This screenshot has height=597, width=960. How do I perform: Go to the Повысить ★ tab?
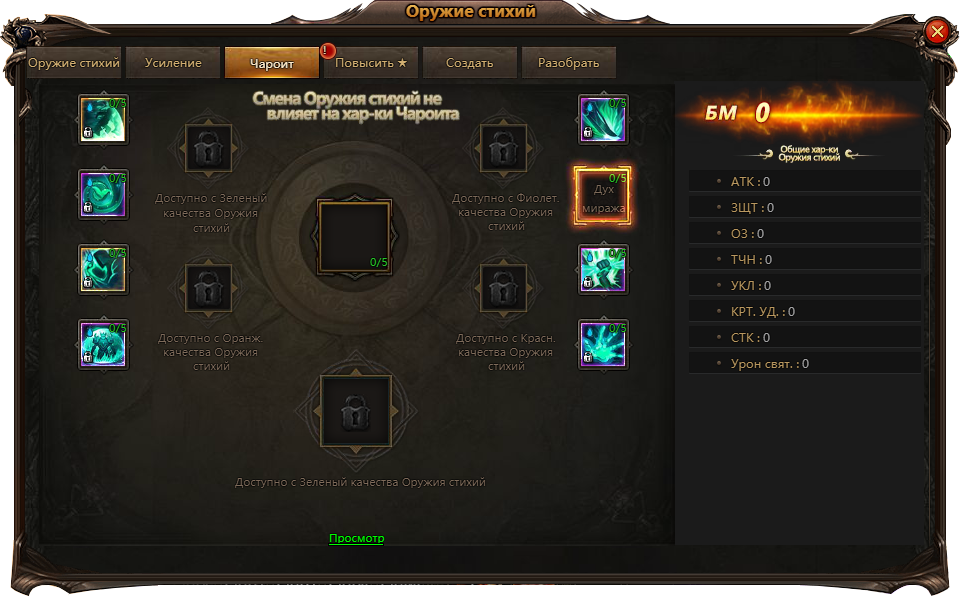371,63
